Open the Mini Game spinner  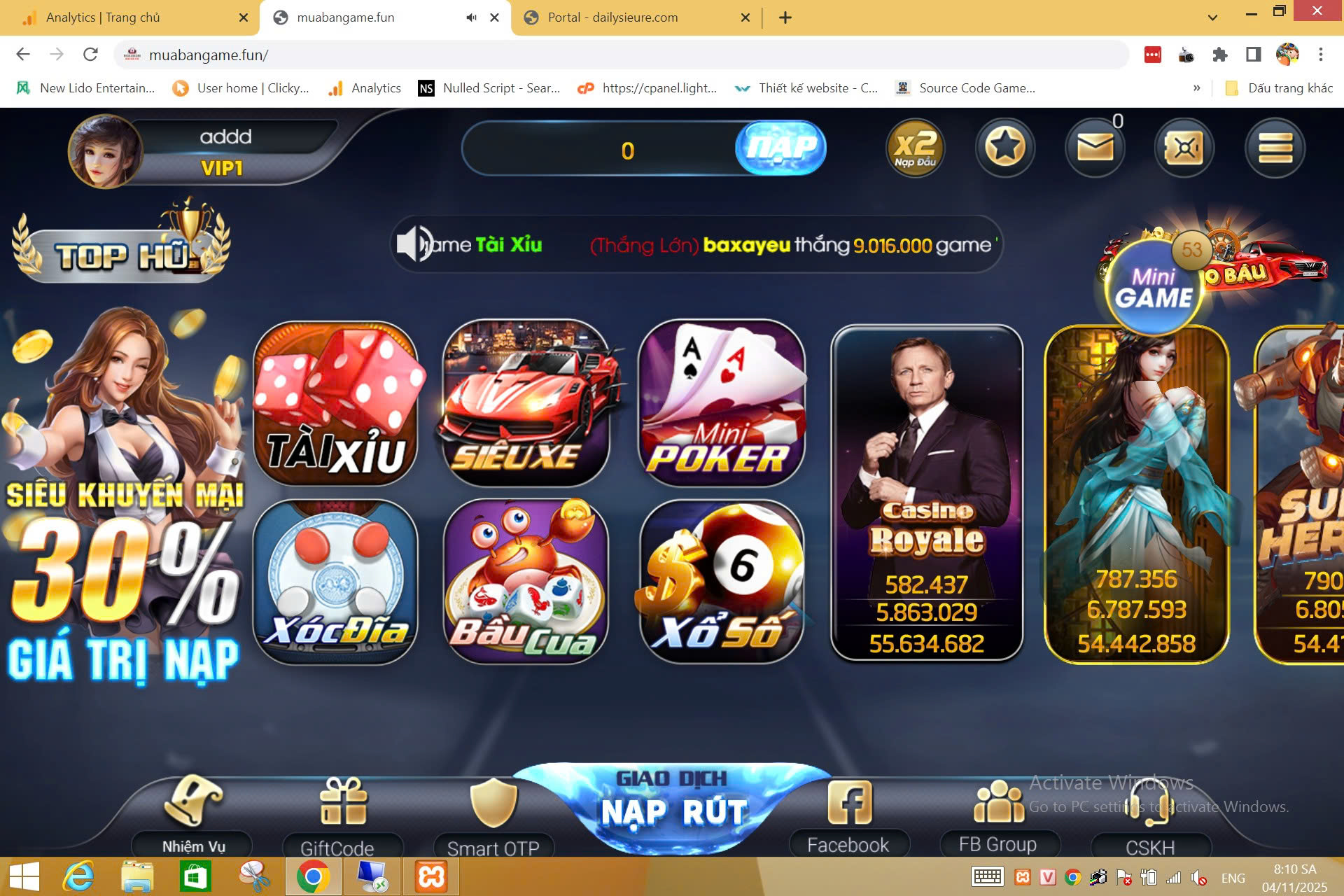tap(1154, 287)
